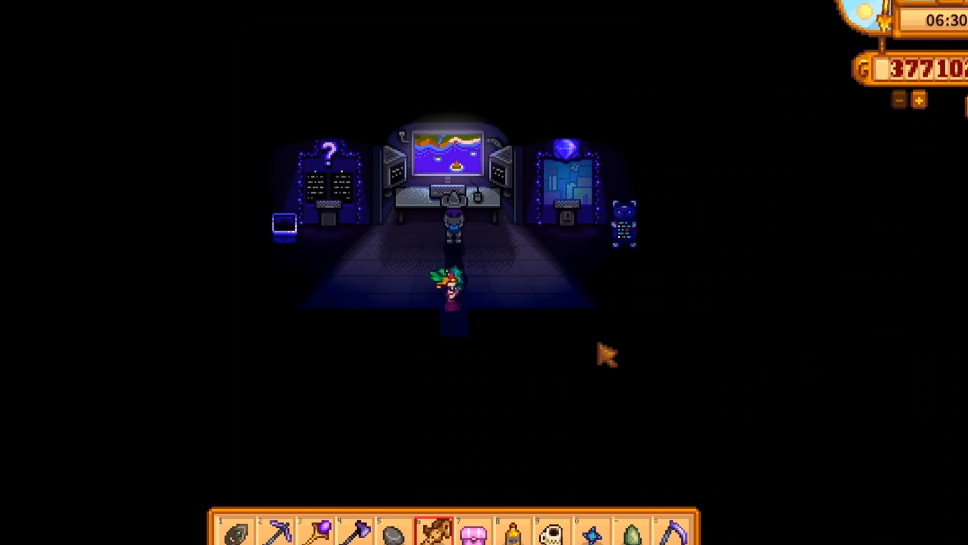
Task: Click the zoom-in plus button
Action: point(919,99)
